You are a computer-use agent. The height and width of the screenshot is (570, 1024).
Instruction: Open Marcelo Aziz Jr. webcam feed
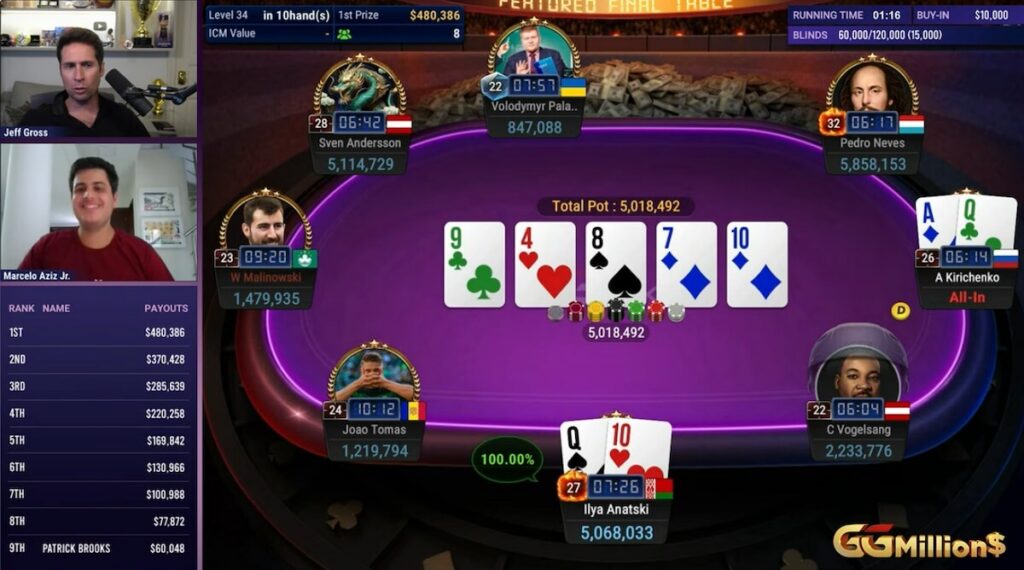[98, 212]
